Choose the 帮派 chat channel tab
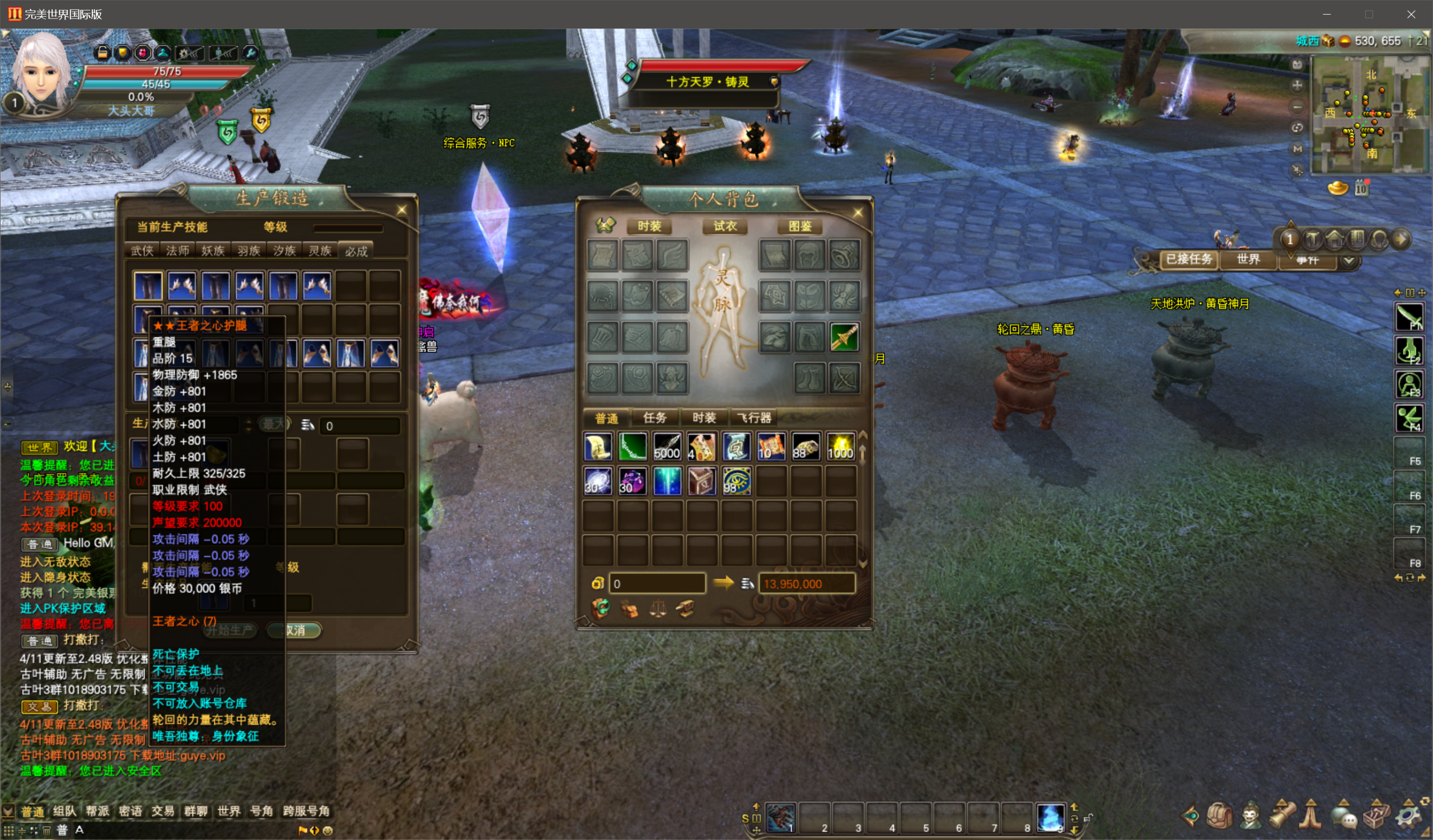 click(x=97, y=811)
